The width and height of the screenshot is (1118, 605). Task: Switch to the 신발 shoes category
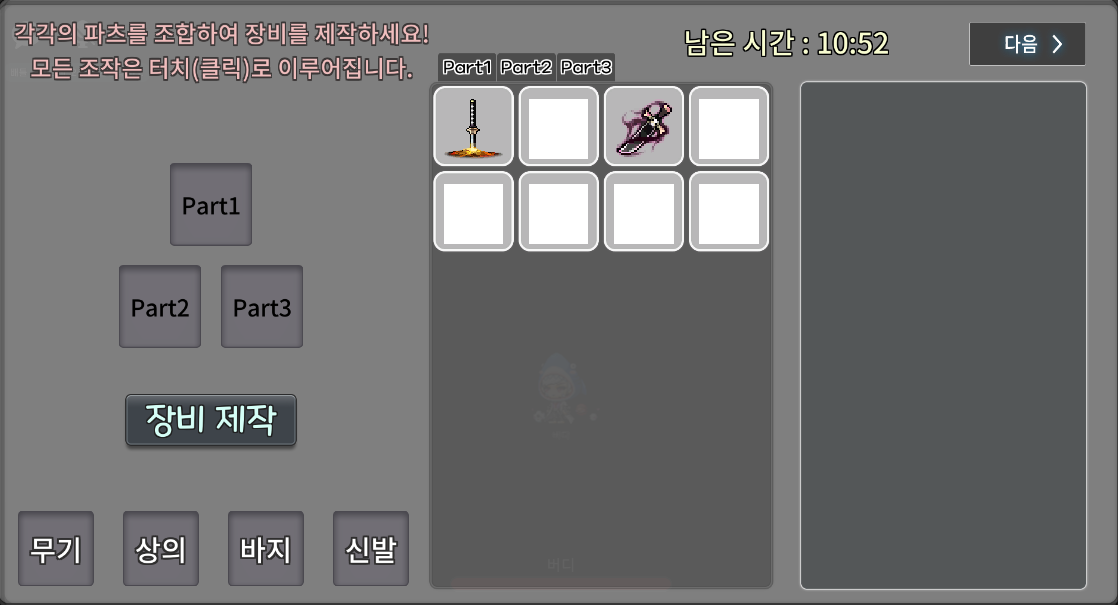[371, 549]
